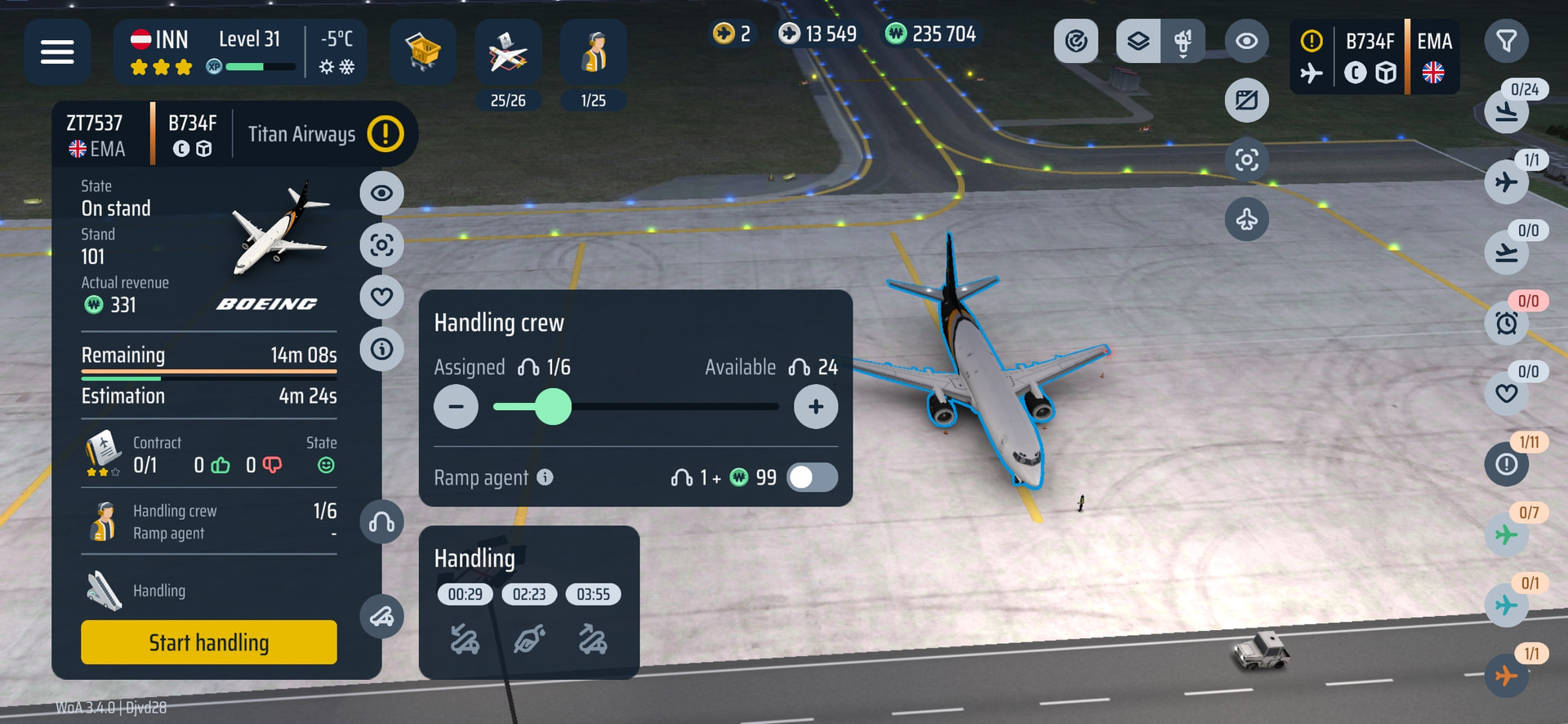Toggle the Ramp agent switch
1568x724 pixels.
(812, 477)
